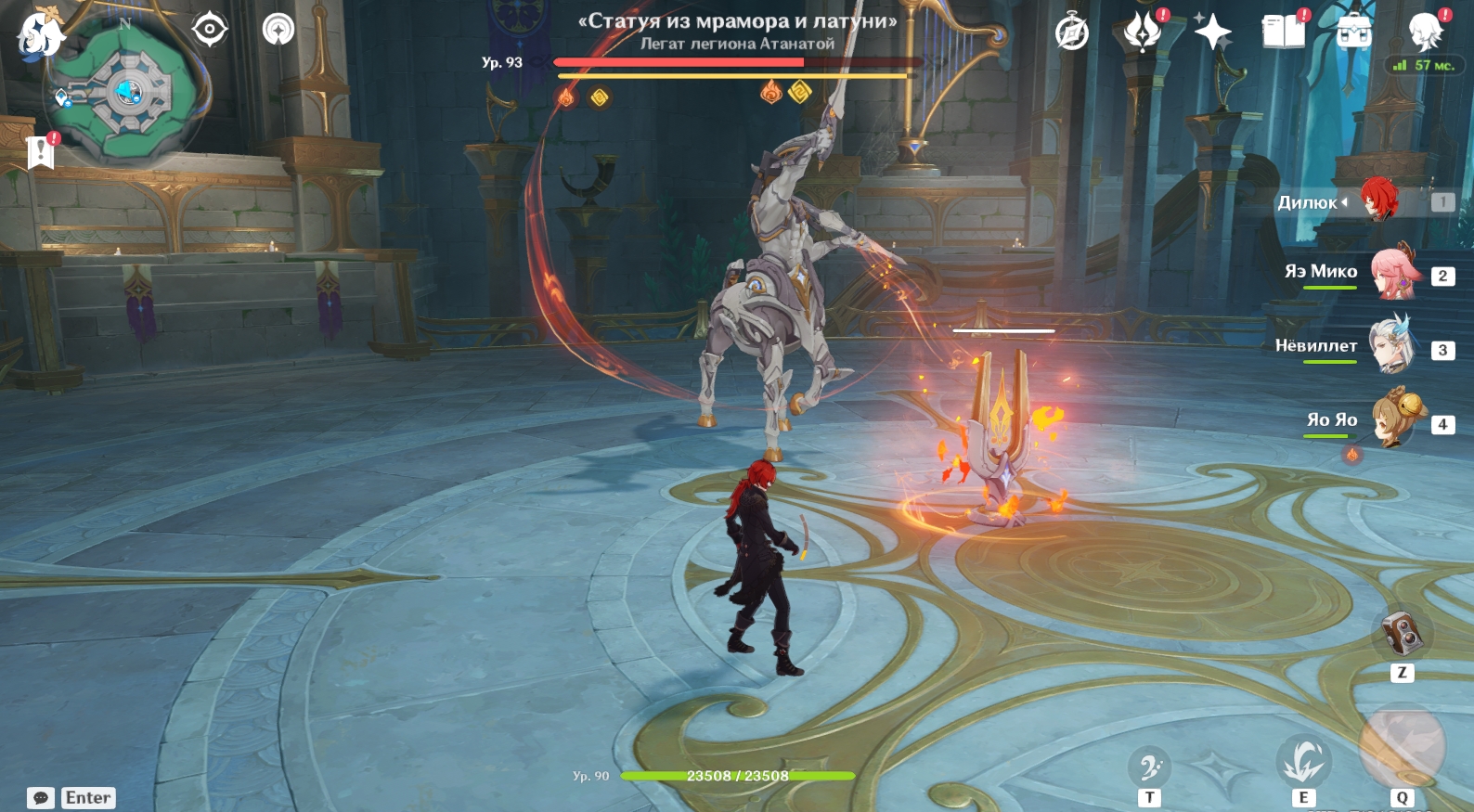
Task: Open the four-pointed star wish icon
Action: pos(1212,32)
